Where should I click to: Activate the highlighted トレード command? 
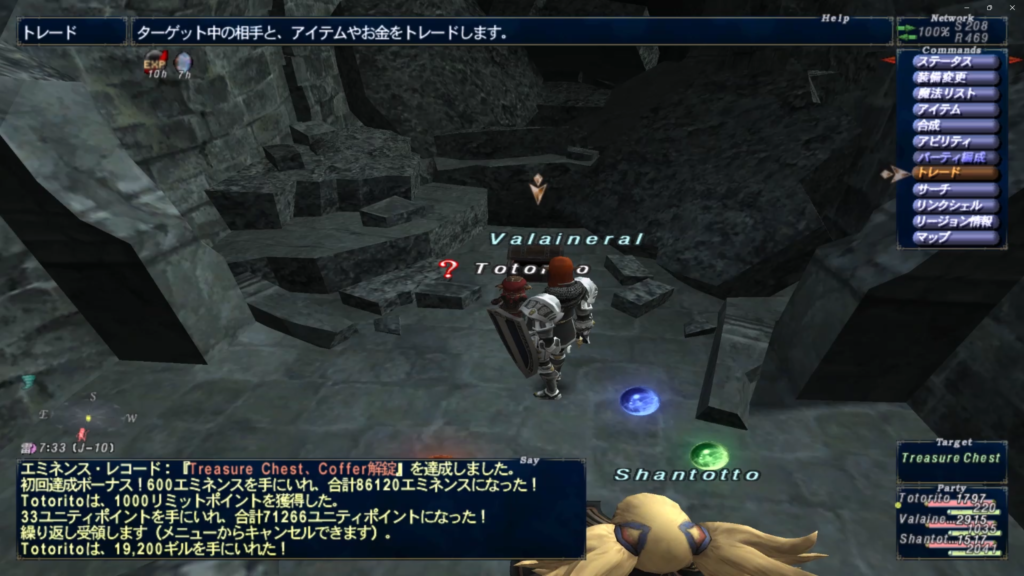[955, 173]
